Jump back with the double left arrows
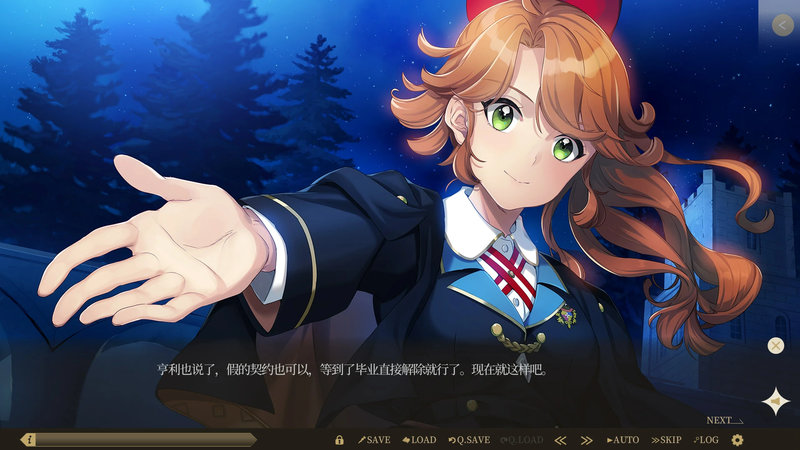This screenshot has height=450, width=800. click(x=560, y=440)
